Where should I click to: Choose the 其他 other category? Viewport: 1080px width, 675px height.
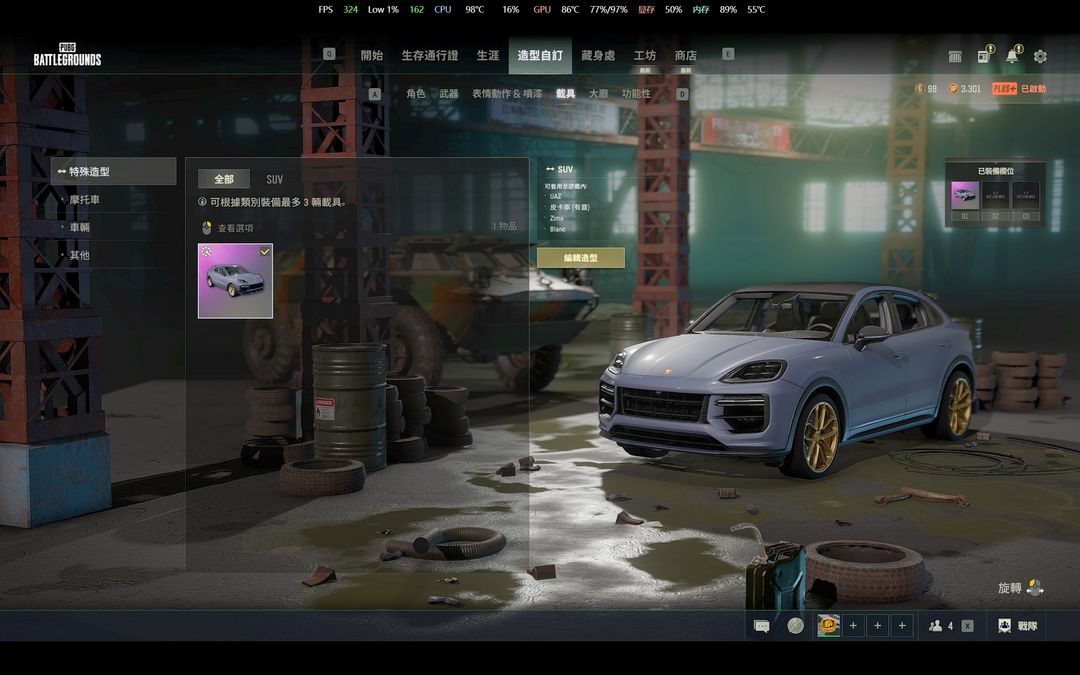pyautogui.click(x=80, y=256)
